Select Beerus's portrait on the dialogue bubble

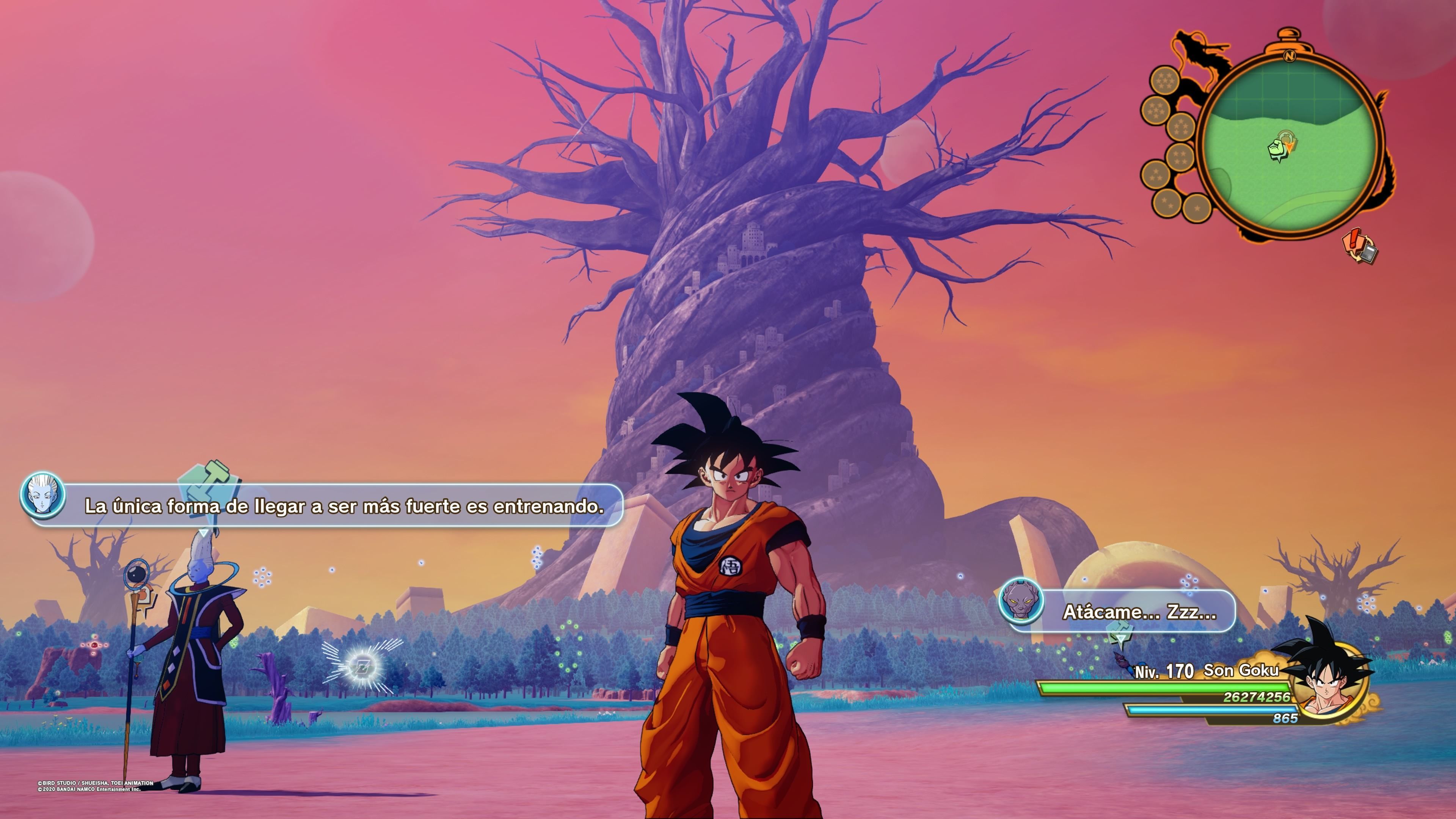coord(1021,601)
